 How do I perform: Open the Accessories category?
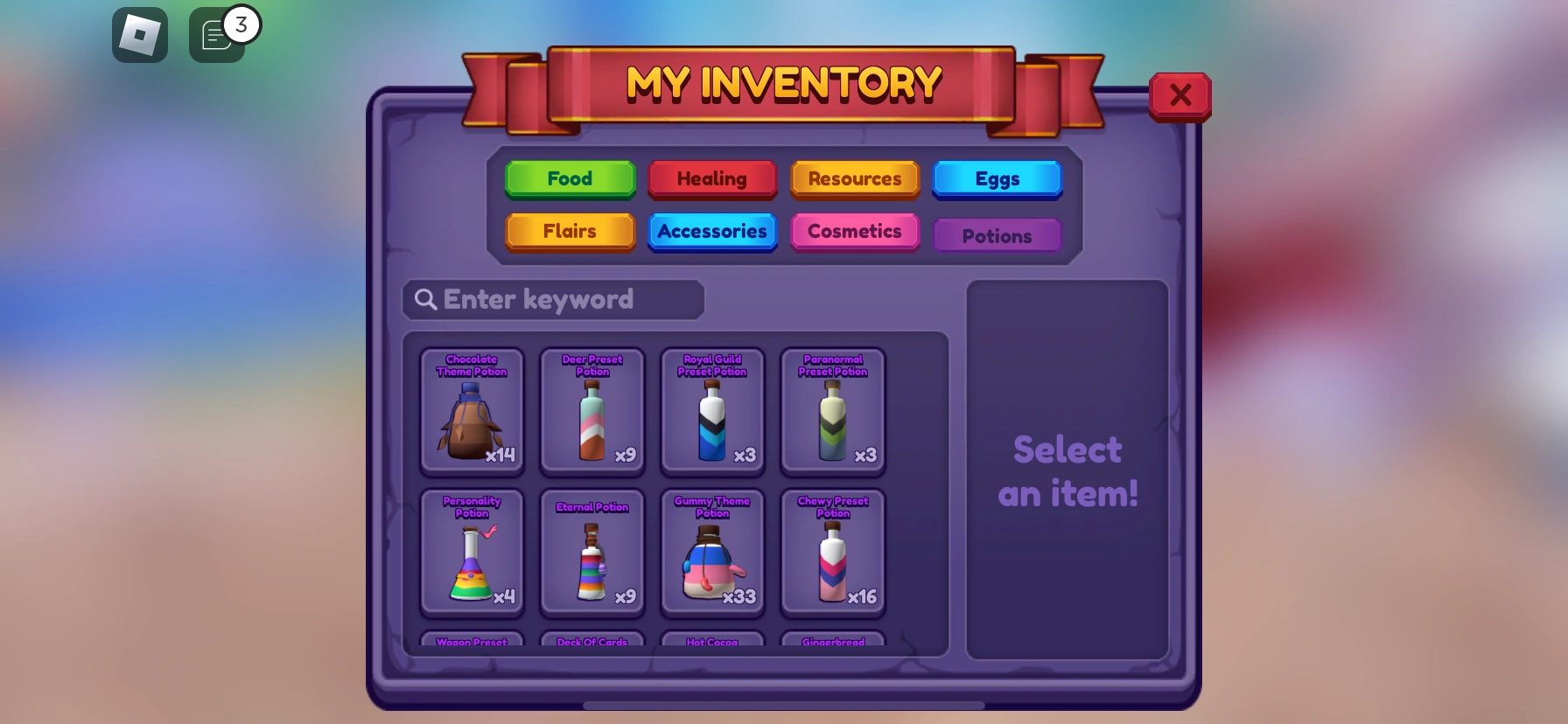coord(712,232)
